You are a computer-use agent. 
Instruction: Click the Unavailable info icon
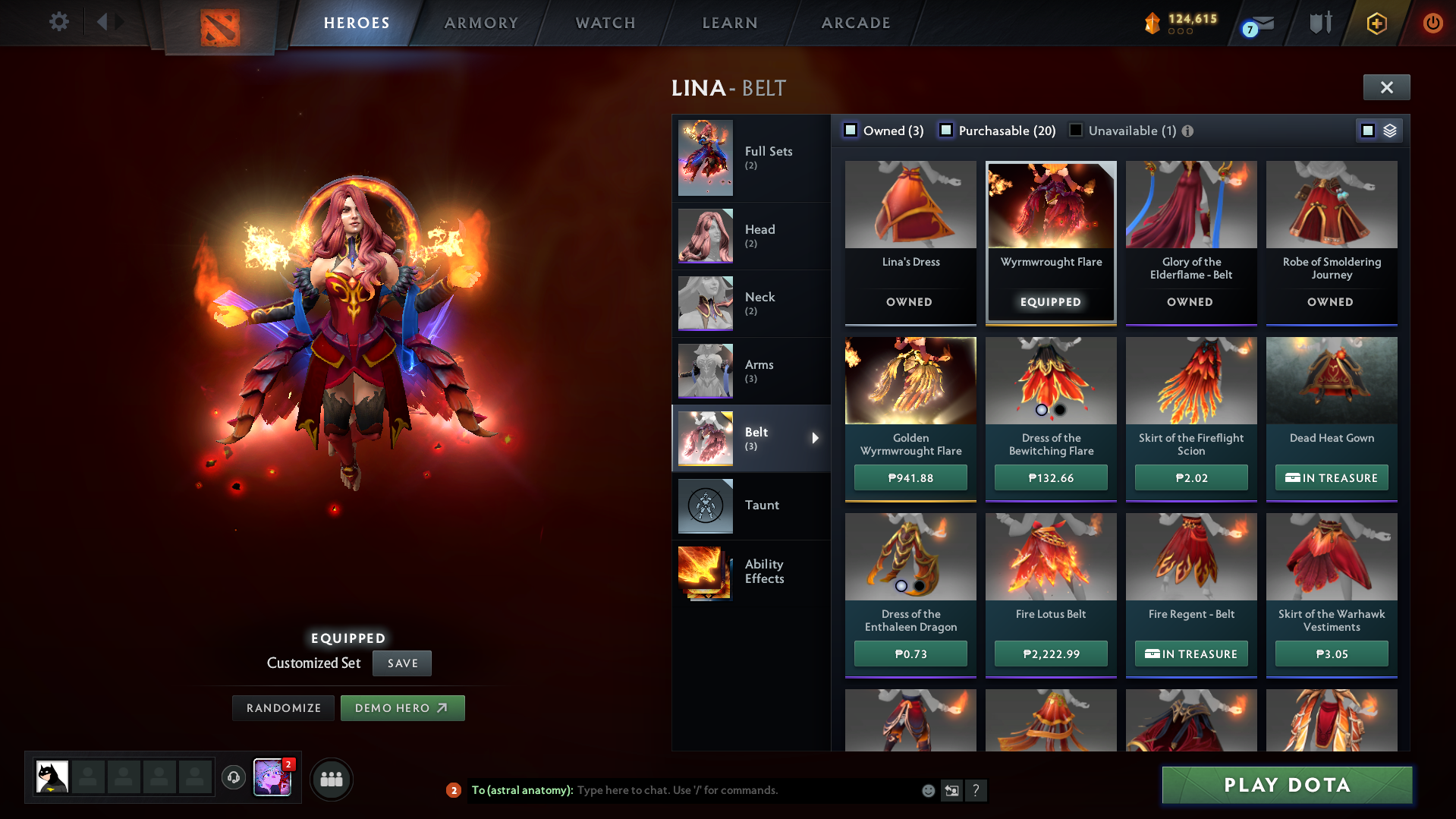coord(1187,131)
